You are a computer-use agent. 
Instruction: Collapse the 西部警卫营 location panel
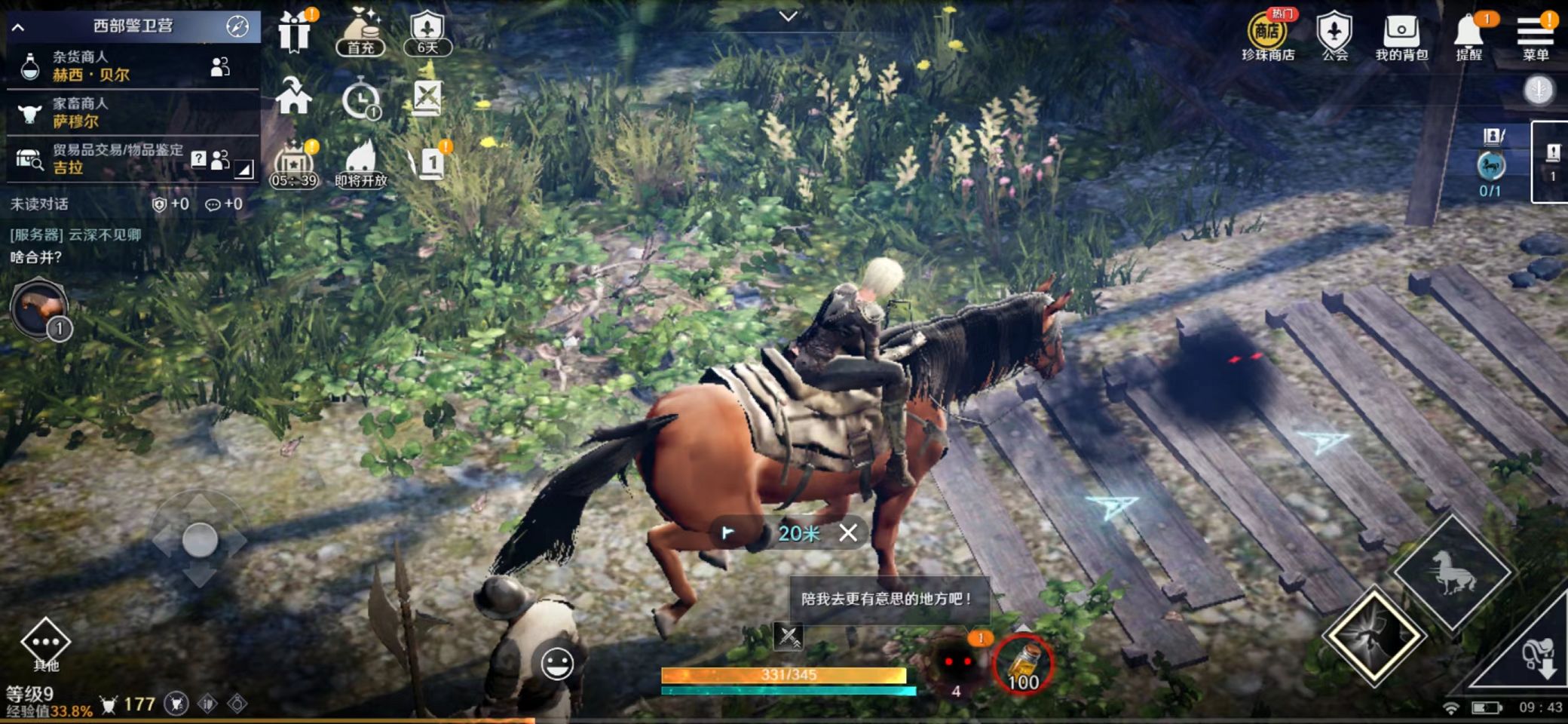pyautogui.click(x=19, y=27)
